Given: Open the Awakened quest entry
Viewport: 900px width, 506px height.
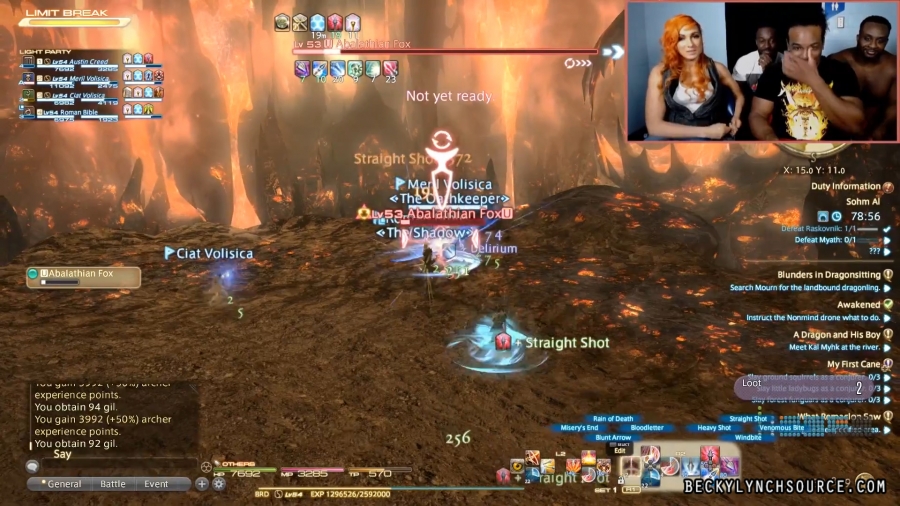Looking at the screenshot, I should (x=858, y=305).
